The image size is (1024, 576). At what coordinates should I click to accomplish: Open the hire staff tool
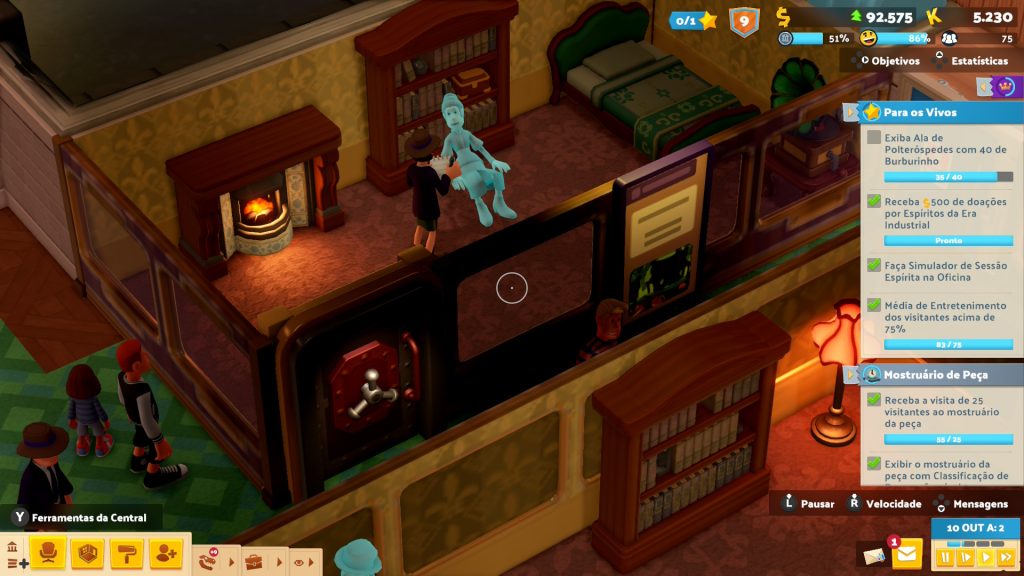pyautogui.click(x=165, y=552)
